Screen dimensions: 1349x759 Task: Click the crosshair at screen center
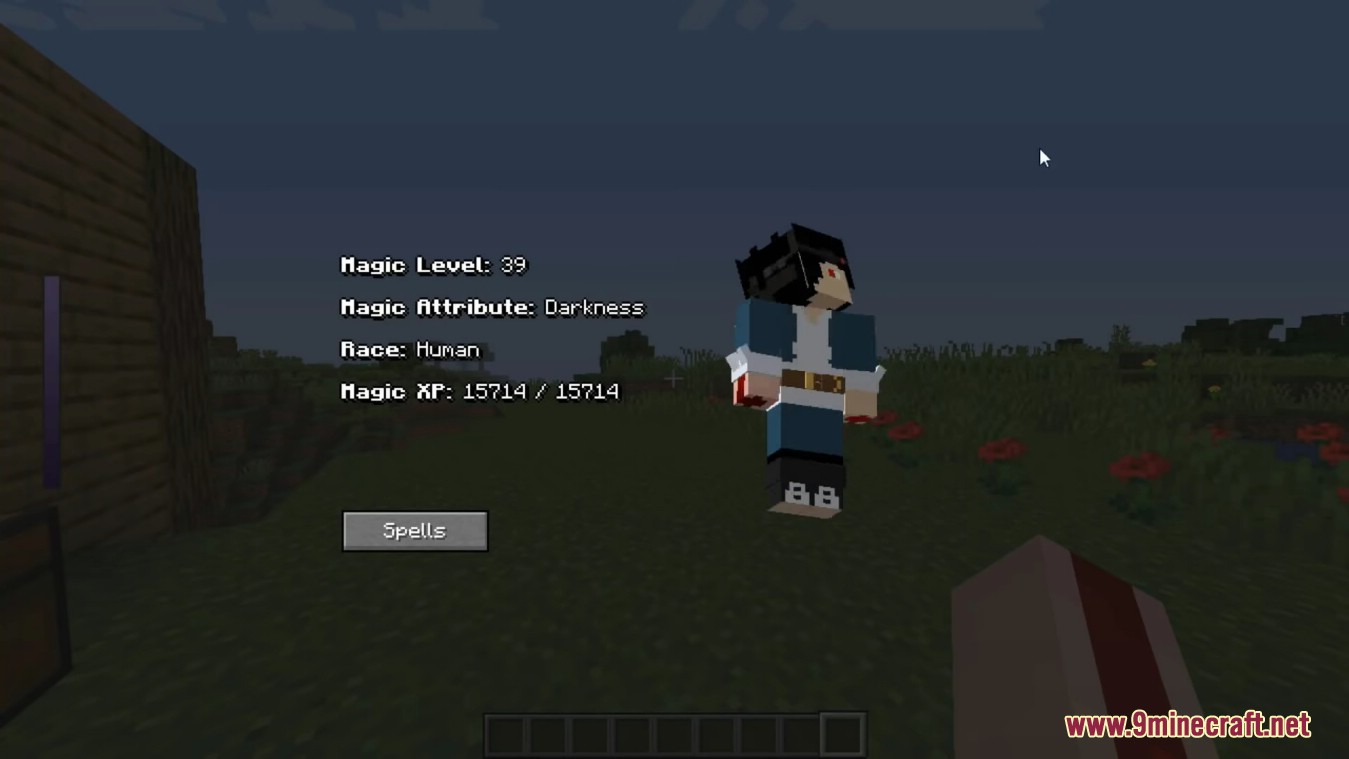(672, 379)
